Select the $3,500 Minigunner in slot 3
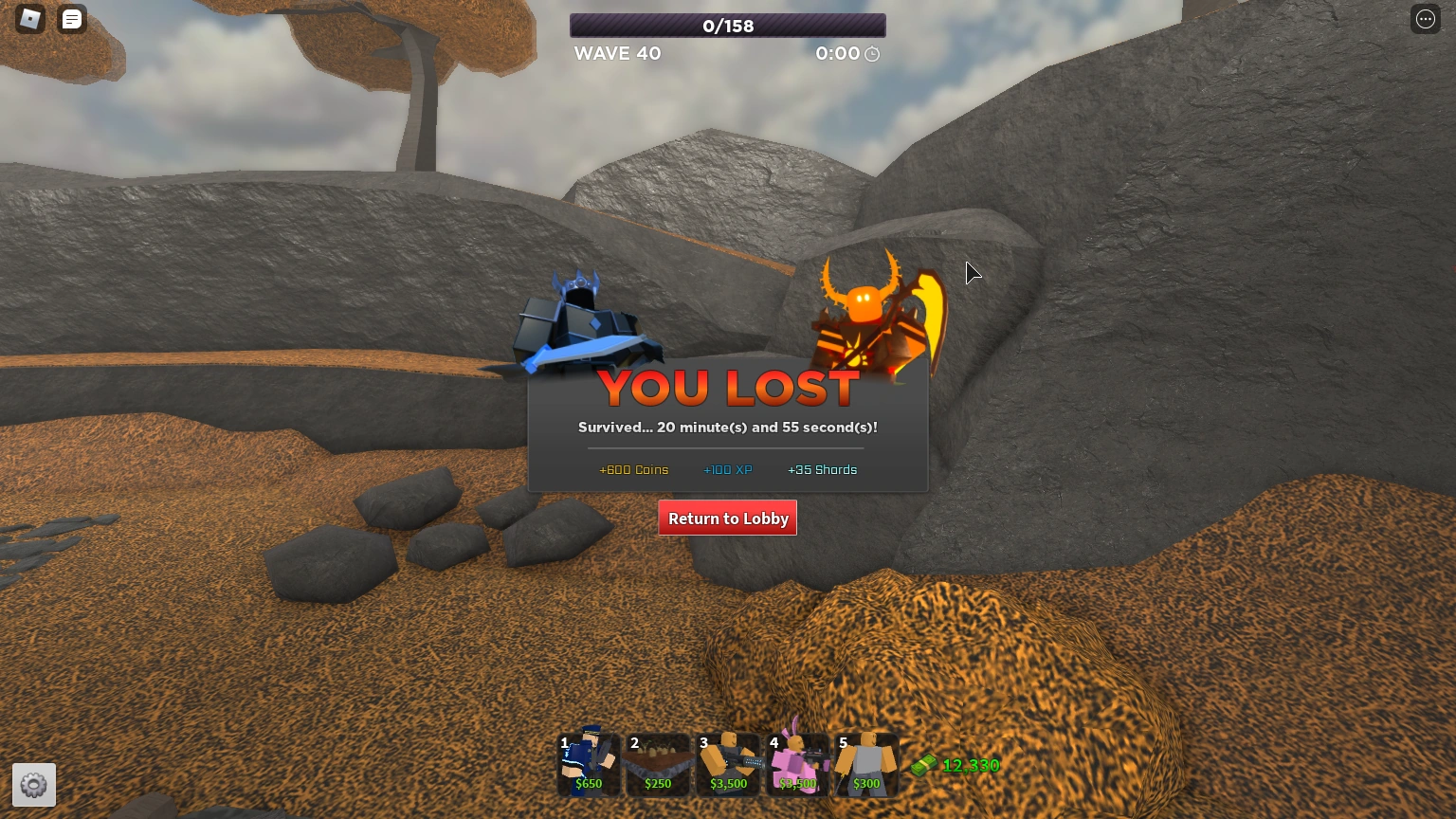 pos(727,764)
